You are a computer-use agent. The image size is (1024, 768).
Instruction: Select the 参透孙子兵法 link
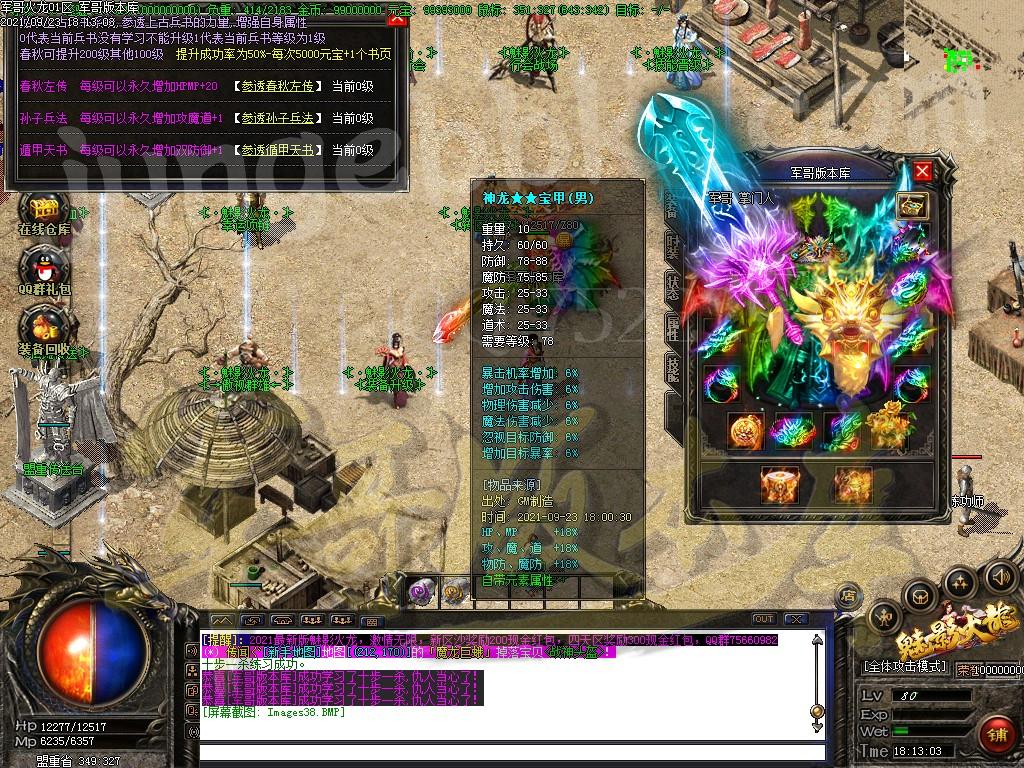click(x=276, y=118)
